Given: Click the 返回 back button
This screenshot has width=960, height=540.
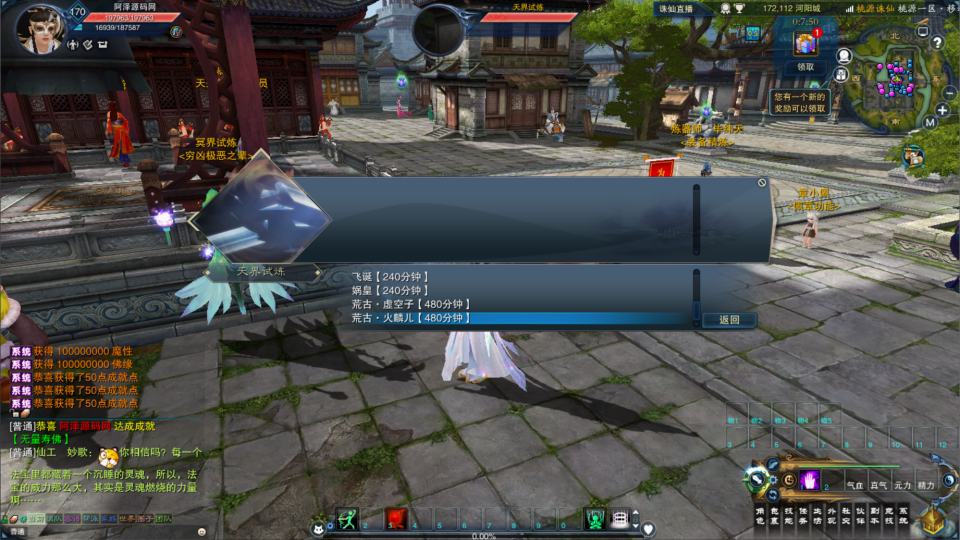Looking at the screenshot, I should [729, 320].
